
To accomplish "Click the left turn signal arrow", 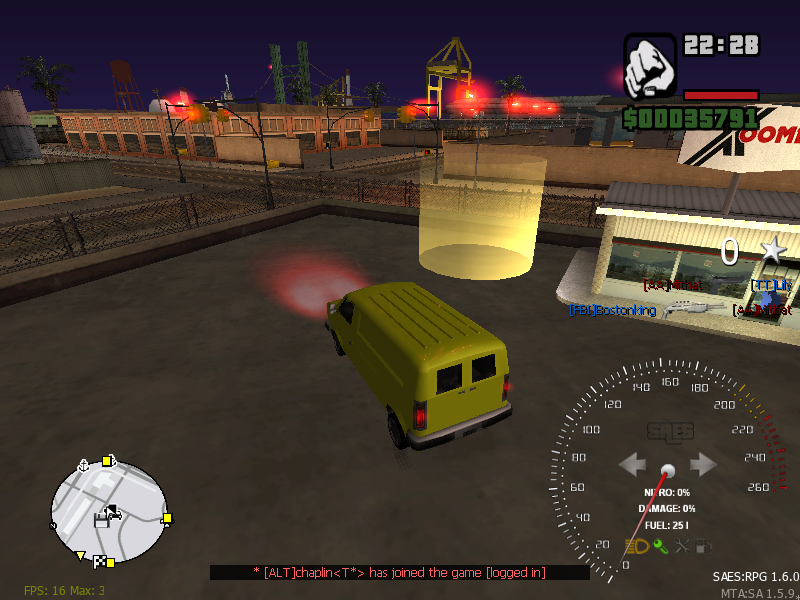I will 632,465.
